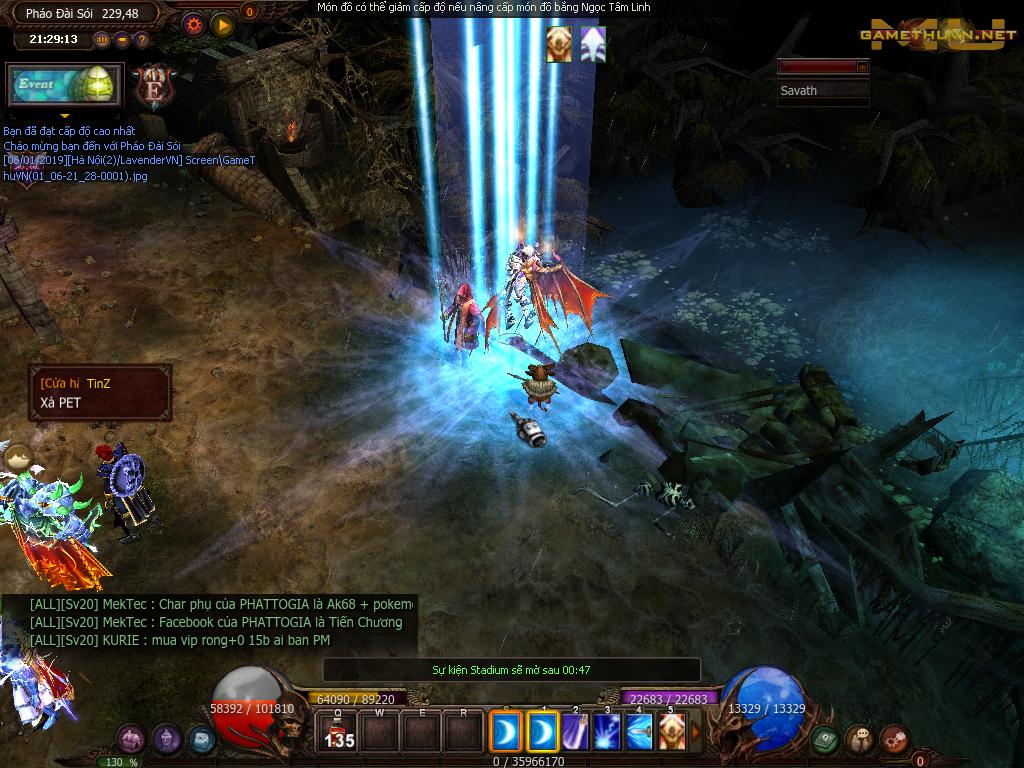Click the orange gear settings icon
Screen dimensions: 1024x768
coord(193,24)
